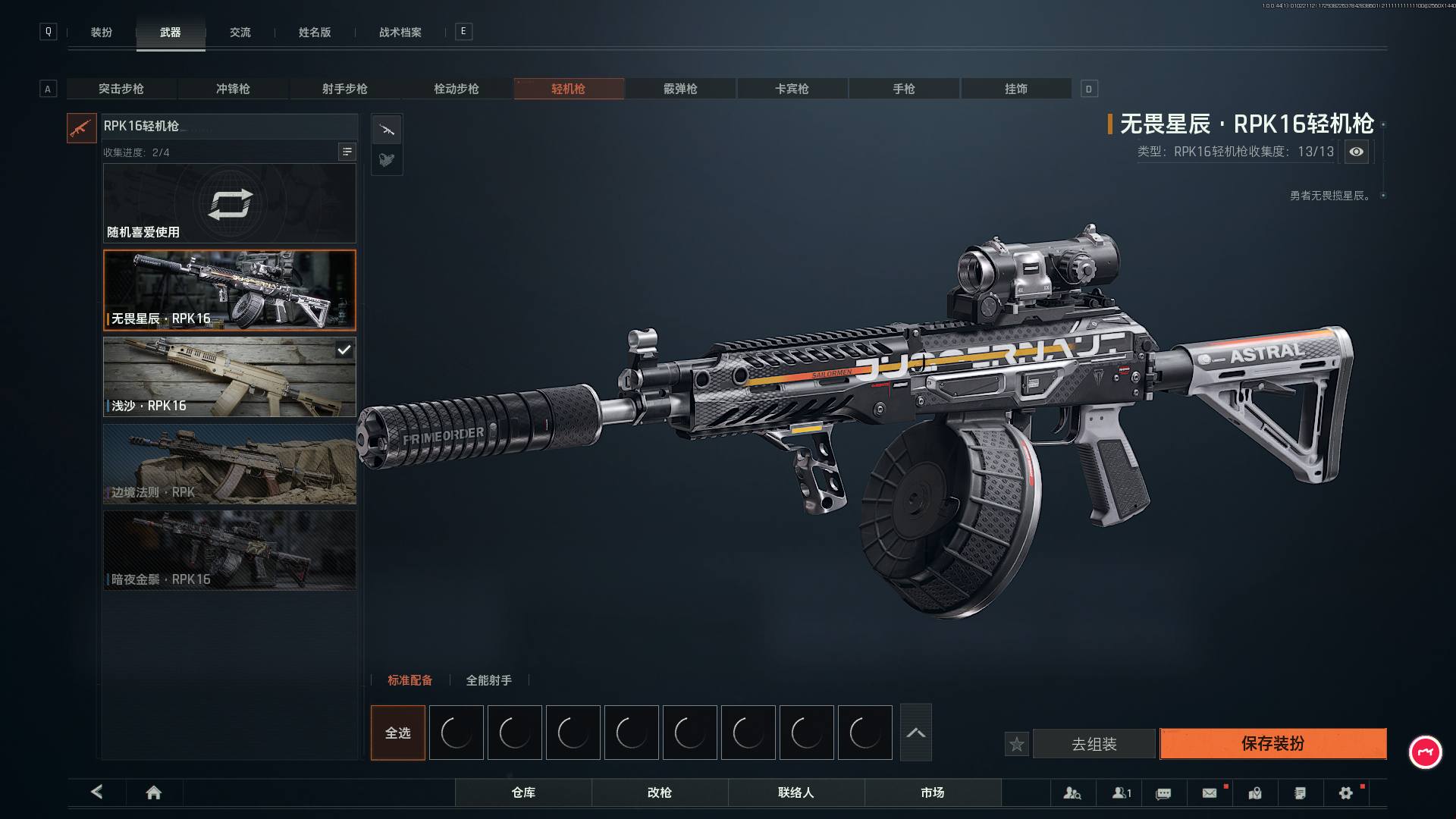Open the 市场 market menu

[x=933, y=792]
